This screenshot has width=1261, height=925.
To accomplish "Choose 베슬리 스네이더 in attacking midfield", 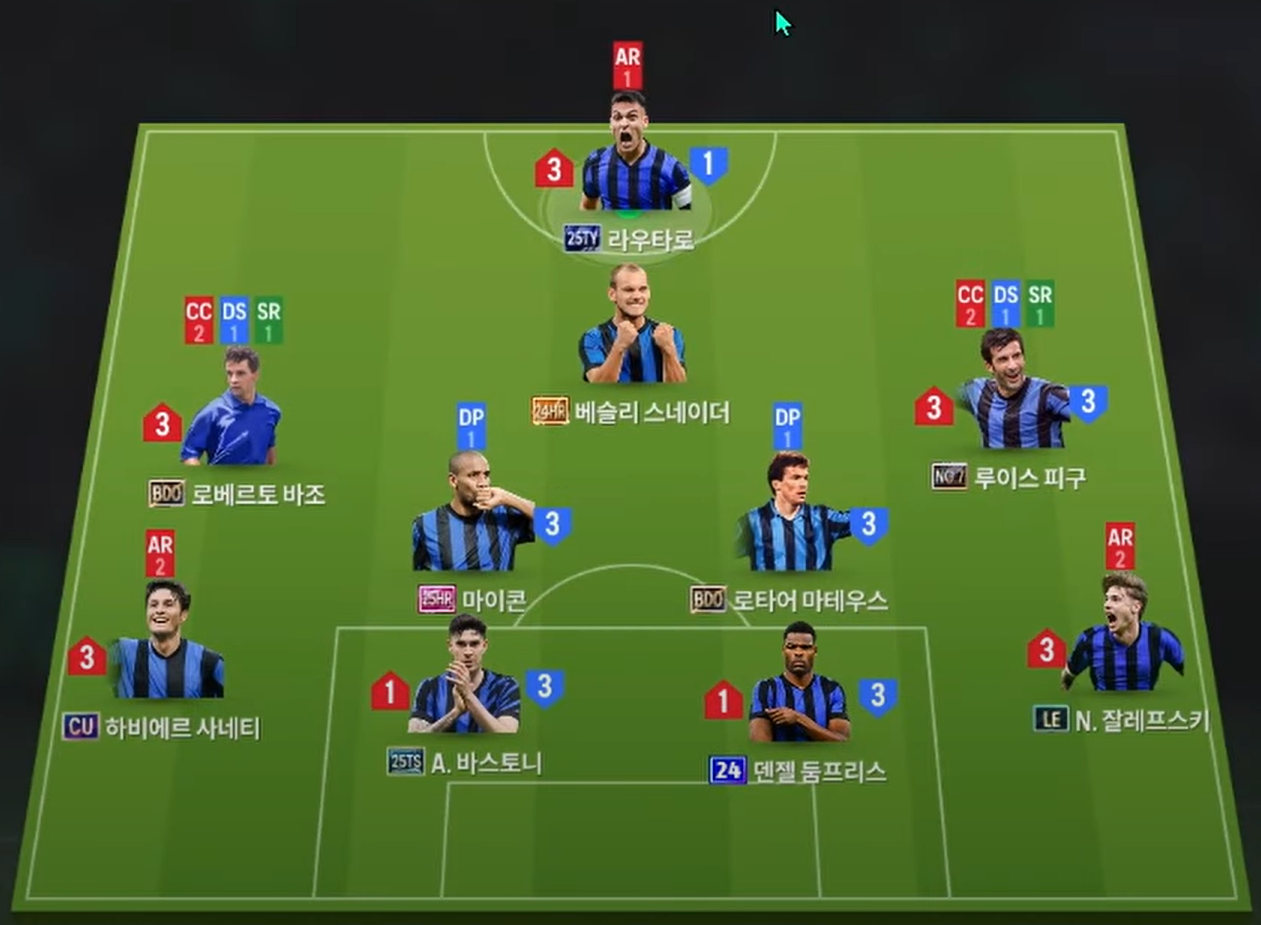I will tap(632, 330).
